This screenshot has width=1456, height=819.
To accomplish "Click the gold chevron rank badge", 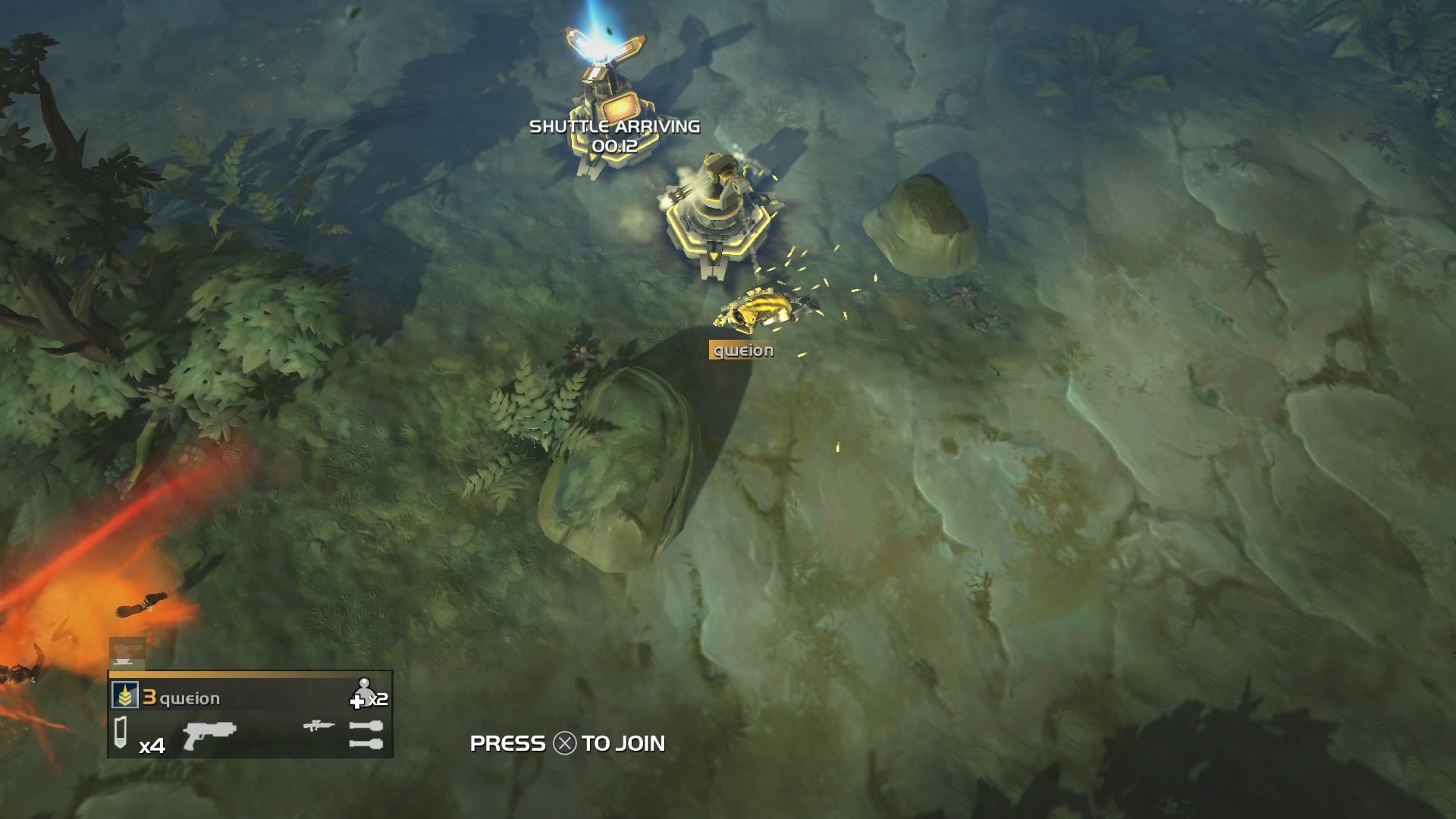I will point(125,695).
